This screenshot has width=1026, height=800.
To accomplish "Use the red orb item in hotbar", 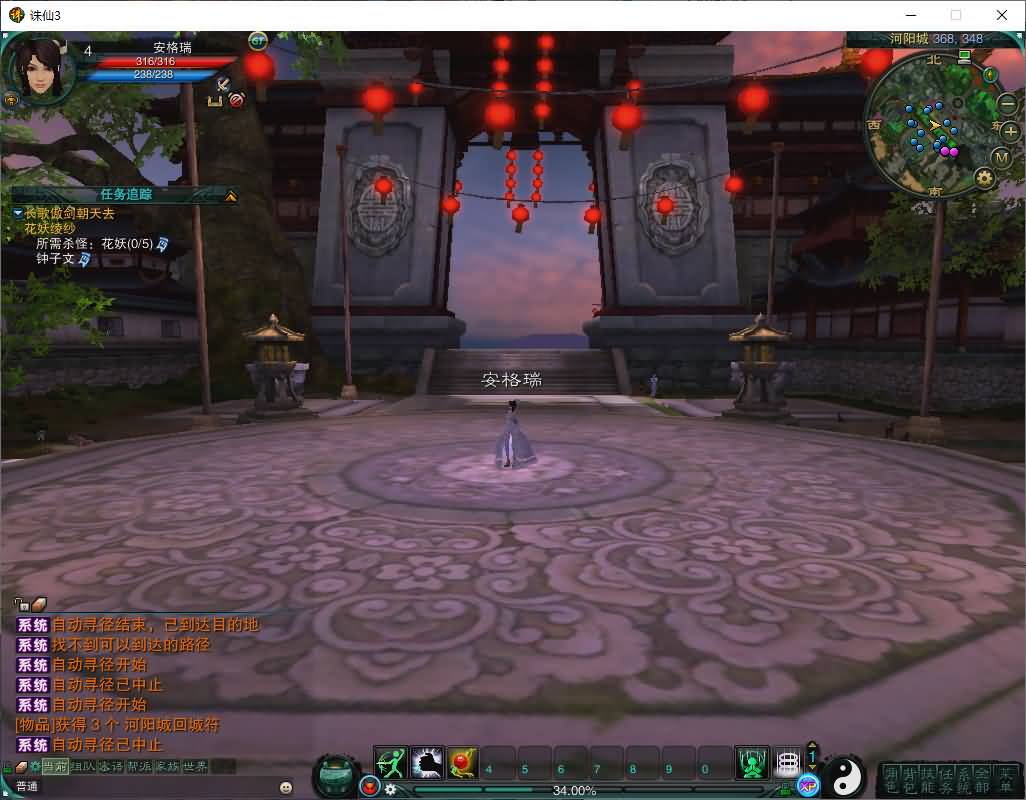I will [x=463, y=764].
